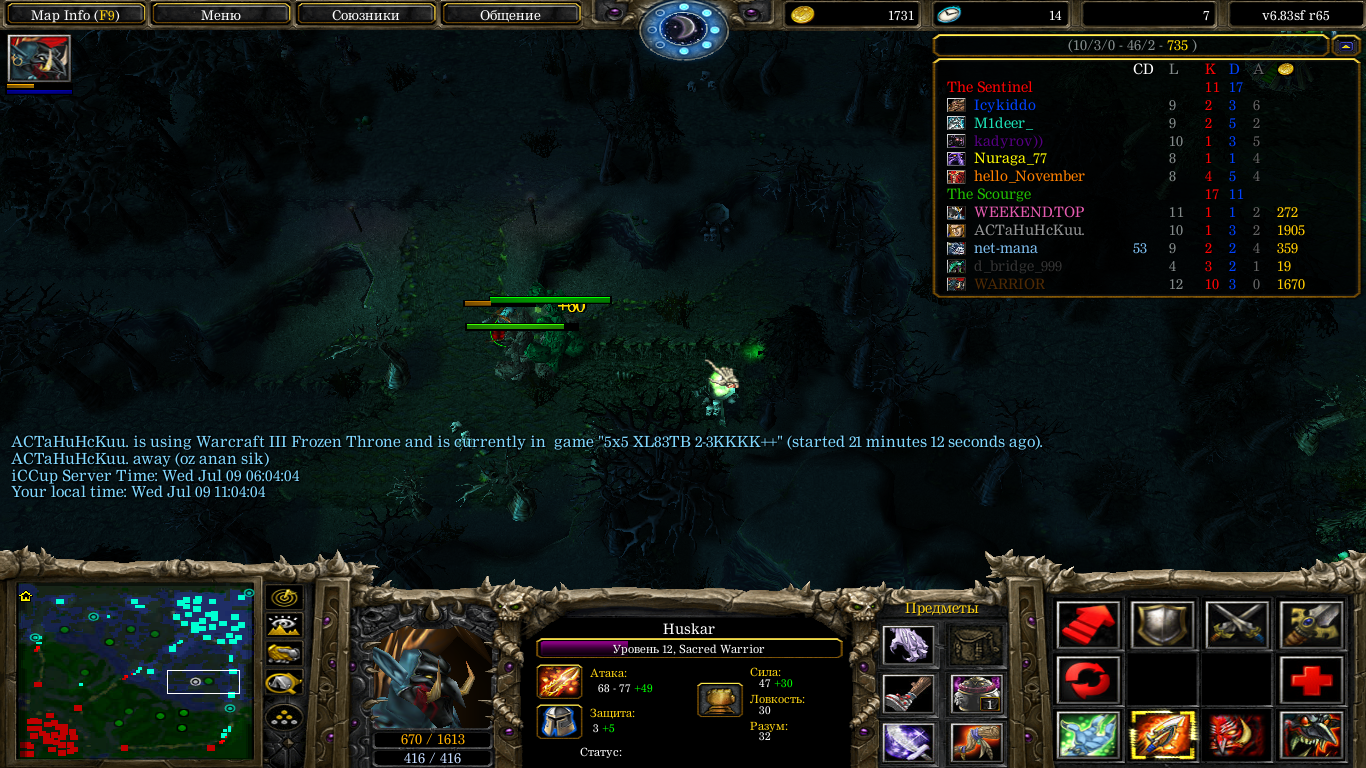Activate the minimap signal ping button
The image size is (1366, 768).
(285, 598)
